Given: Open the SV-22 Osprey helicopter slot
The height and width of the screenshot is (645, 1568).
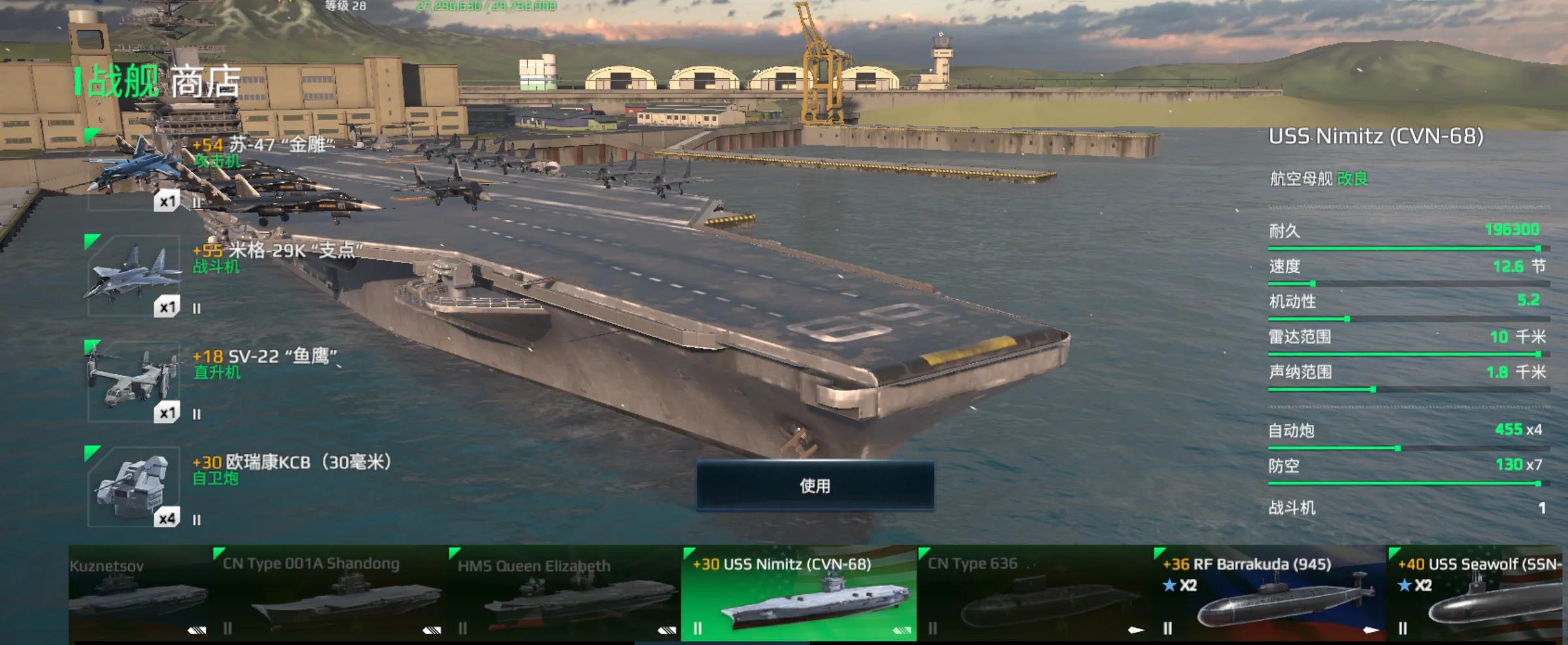Looking at the screenshot, I should tap(134, 382).
